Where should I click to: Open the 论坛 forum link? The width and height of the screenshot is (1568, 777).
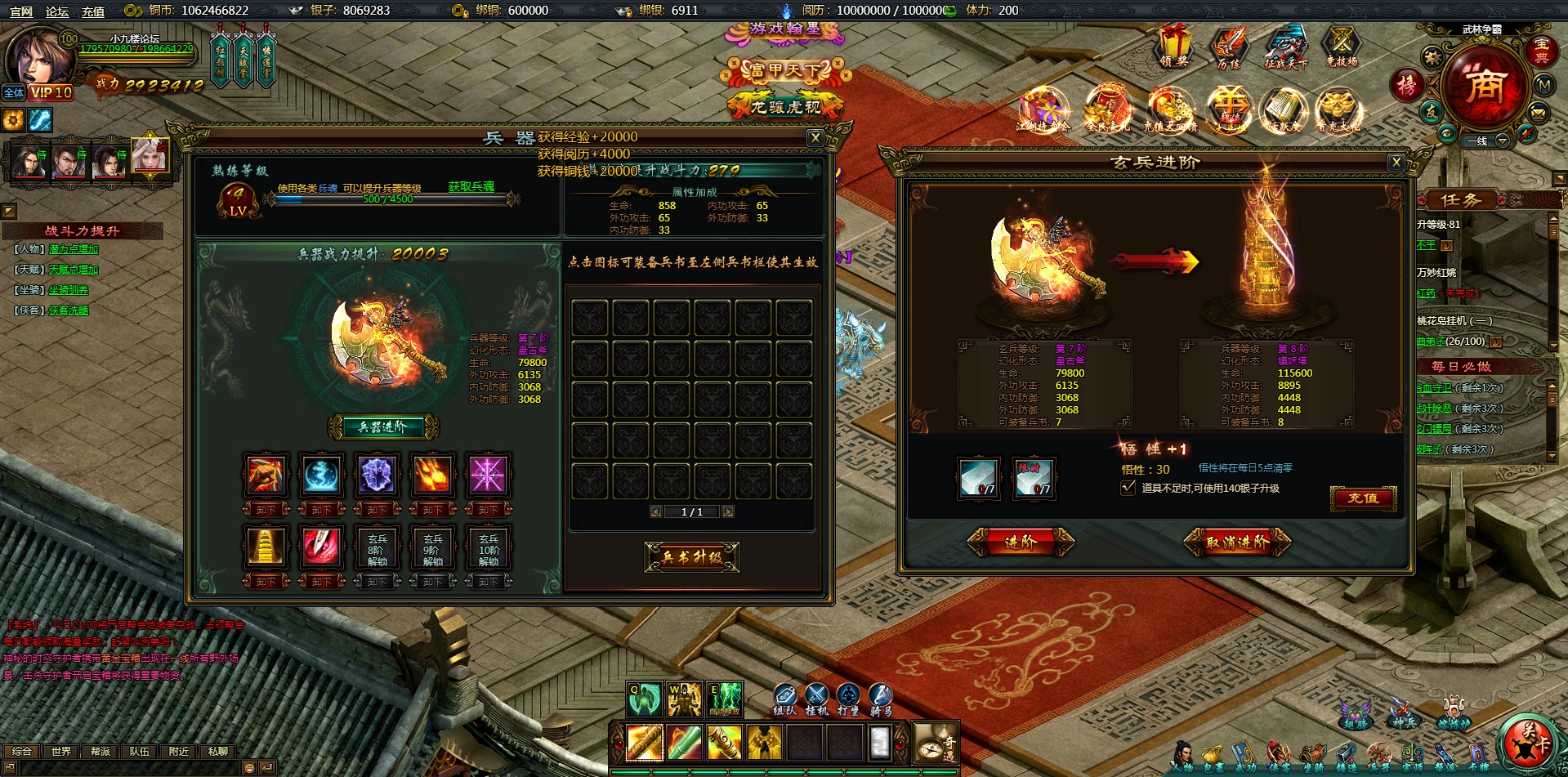click(57, 11)
